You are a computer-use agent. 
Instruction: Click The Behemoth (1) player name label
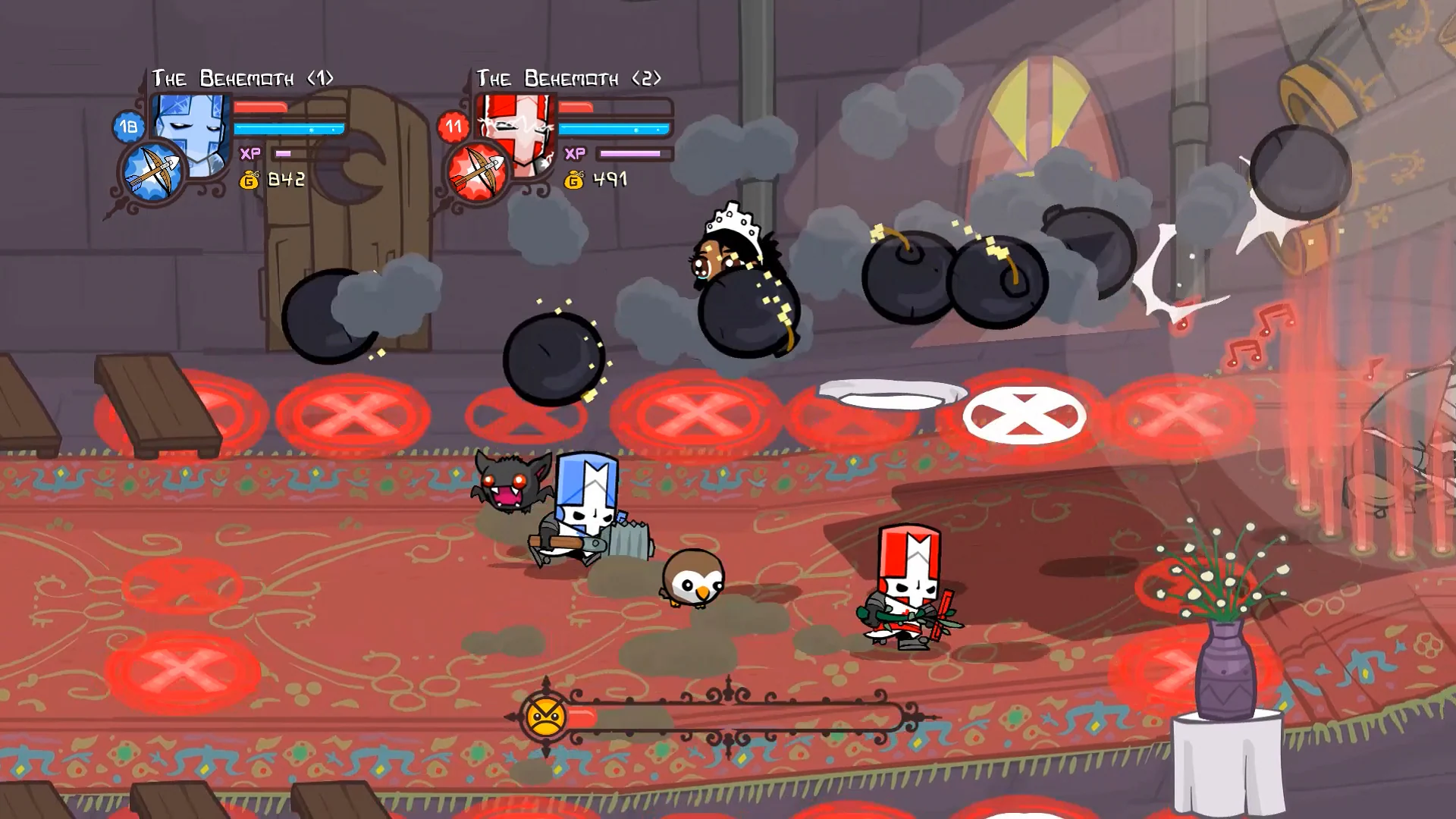(x=243, y=76)
